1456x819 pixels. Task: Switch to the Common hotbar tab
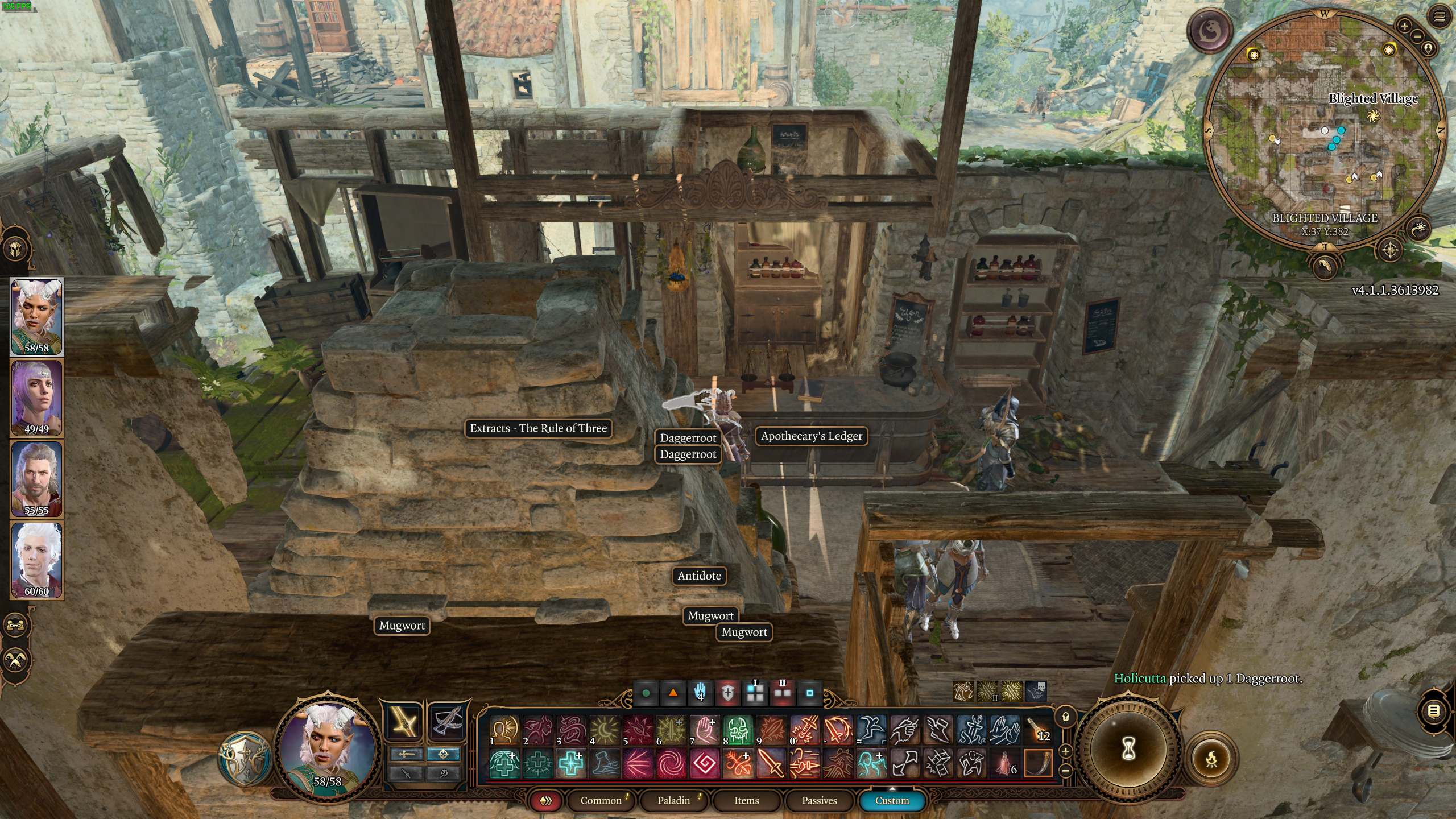(x=601, y=800)
